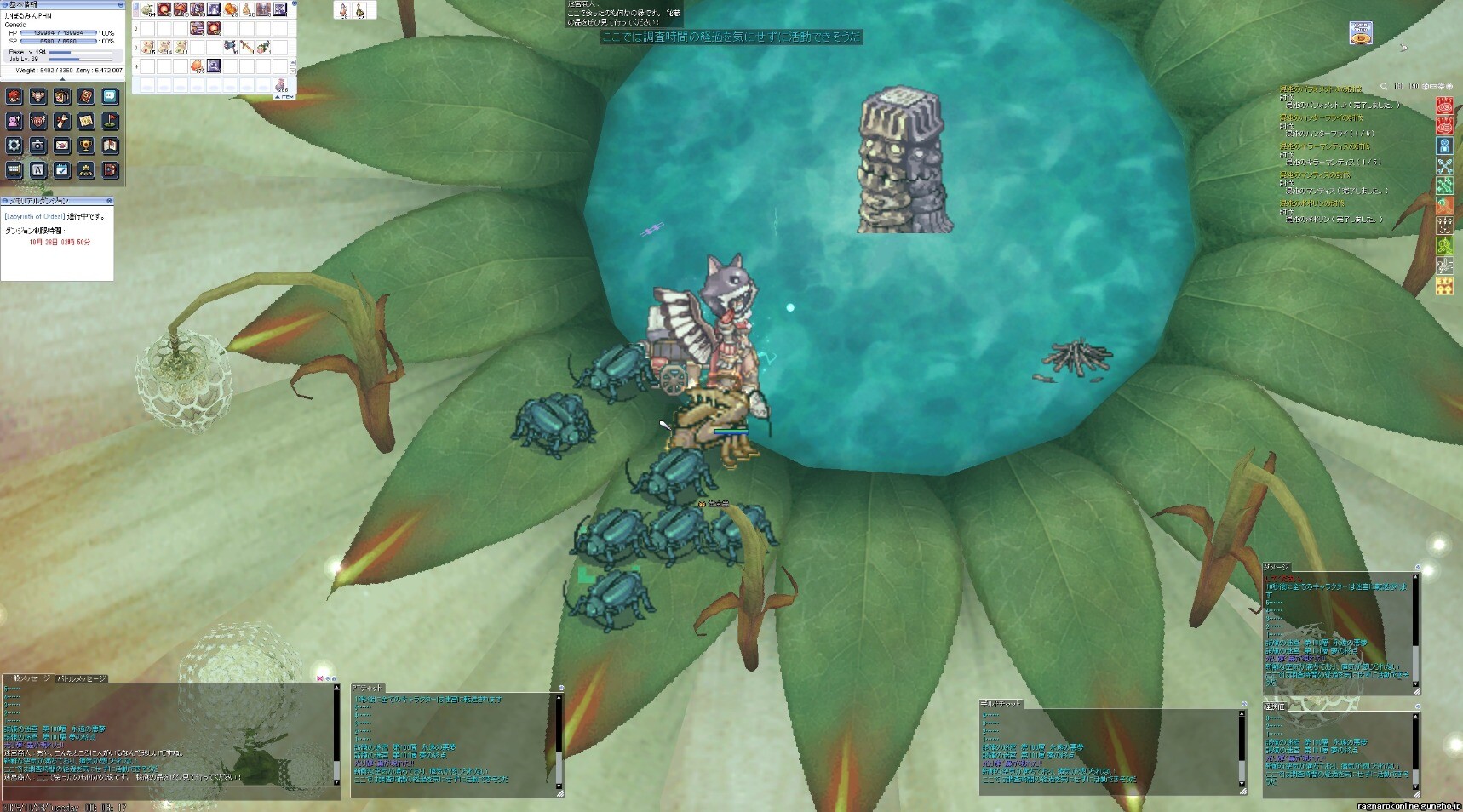This screenshot has height=812, width=1463.
Task: Click the red flag on green icon
Action: 110,121
